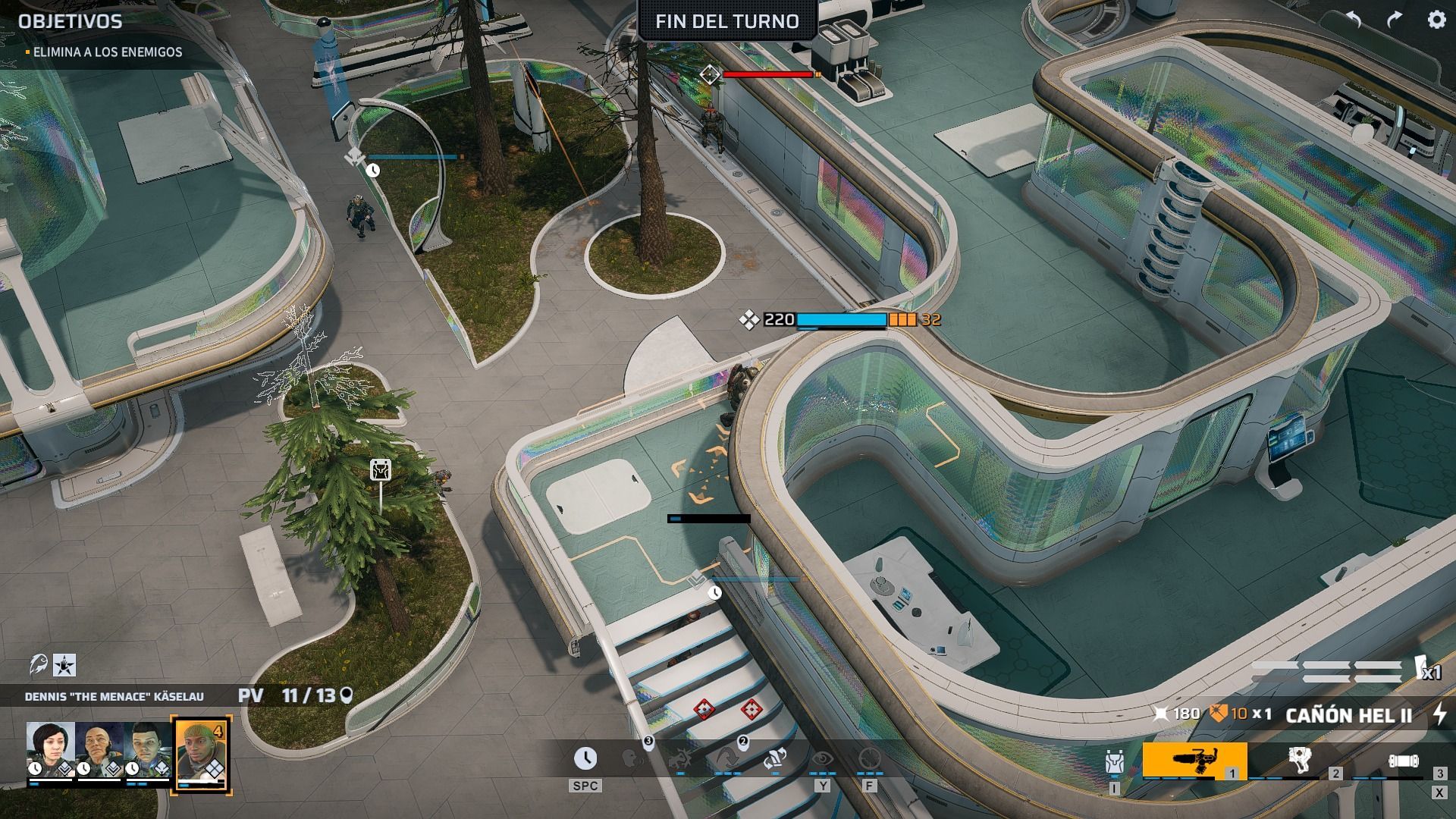Activate the brawler bash ability icon

tap(680, 758)
